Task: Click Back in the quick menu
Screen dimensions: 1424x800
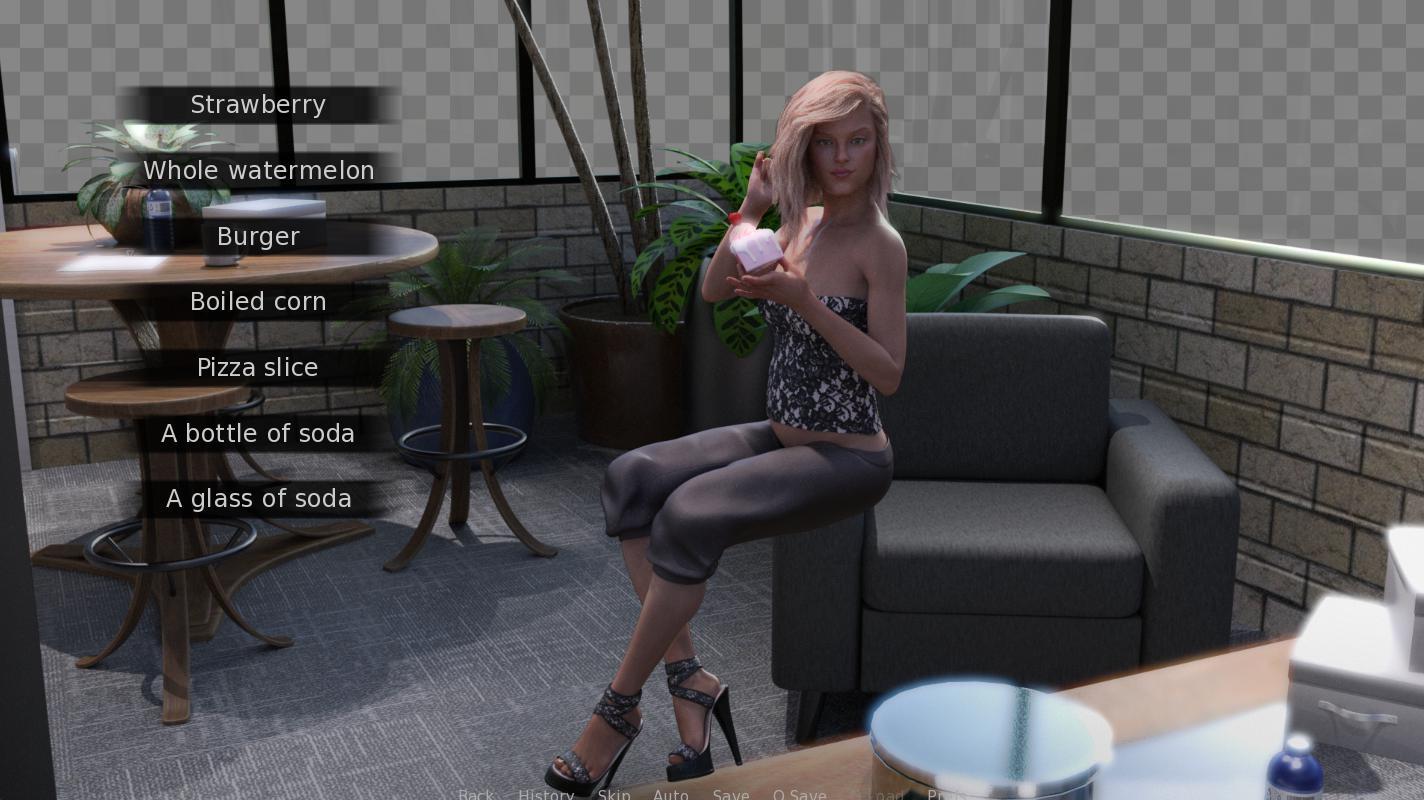Action: (x=476, y=795)
